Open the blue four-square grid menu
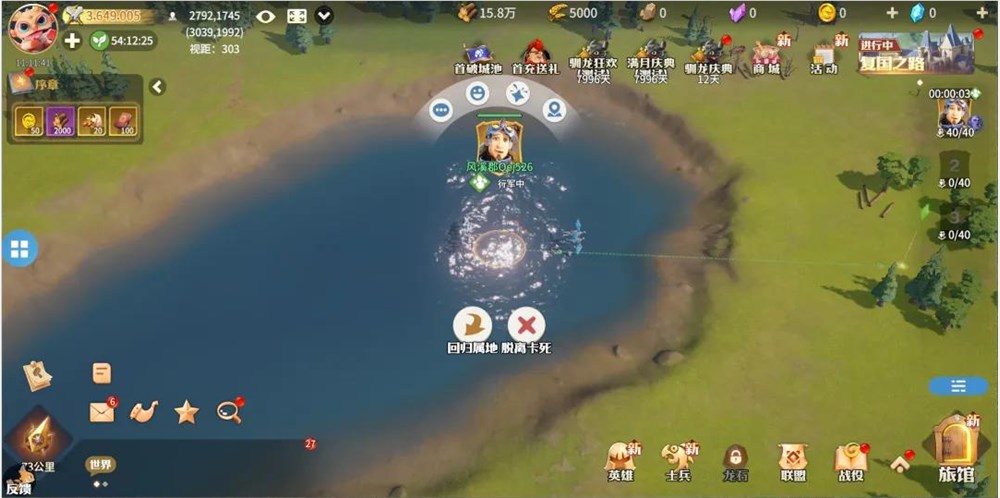Screen dimensions: 1000x498 (x=20, y=249)
